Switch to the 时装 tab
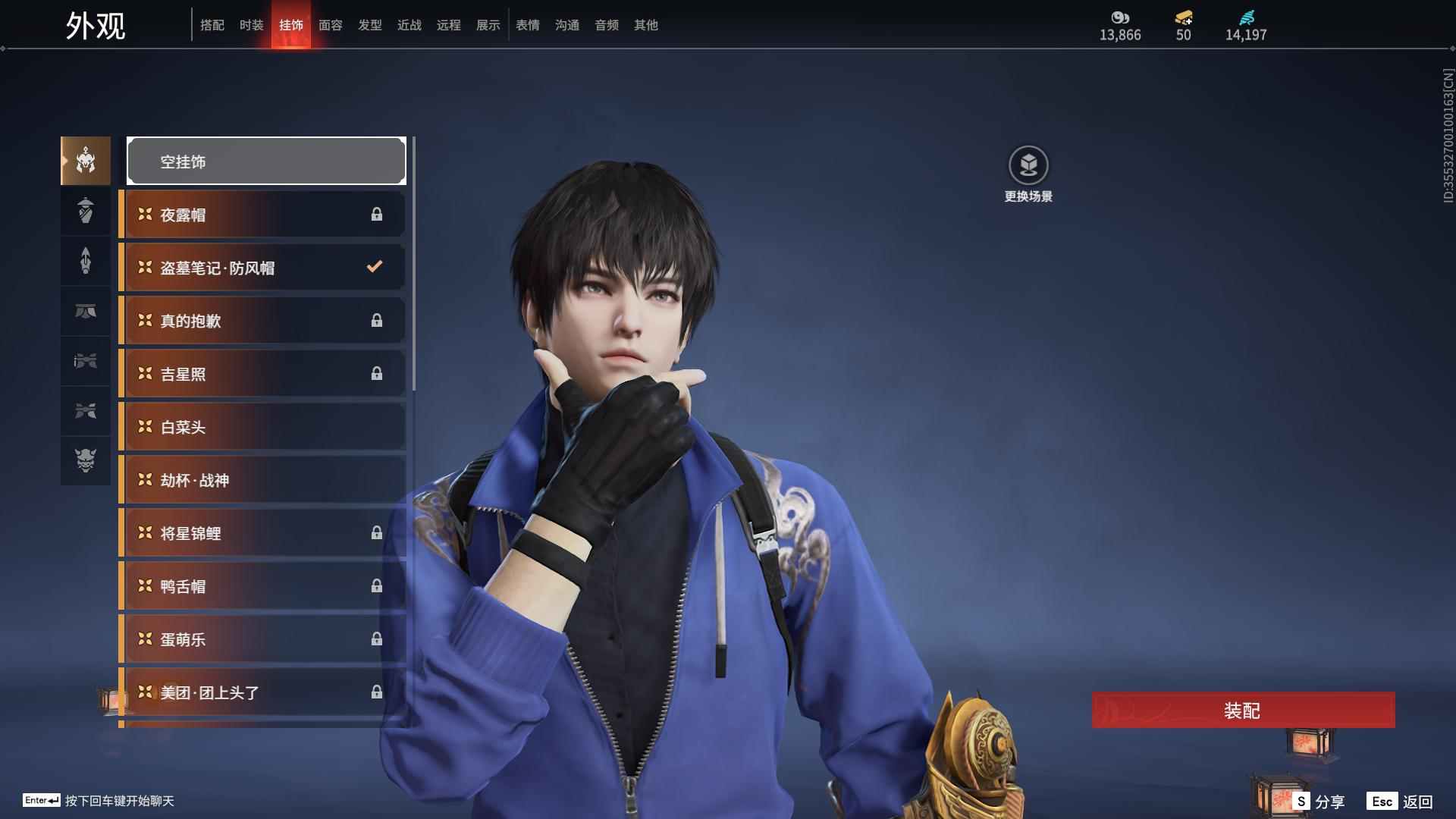Screen dimensions: 1456x819 251,25
